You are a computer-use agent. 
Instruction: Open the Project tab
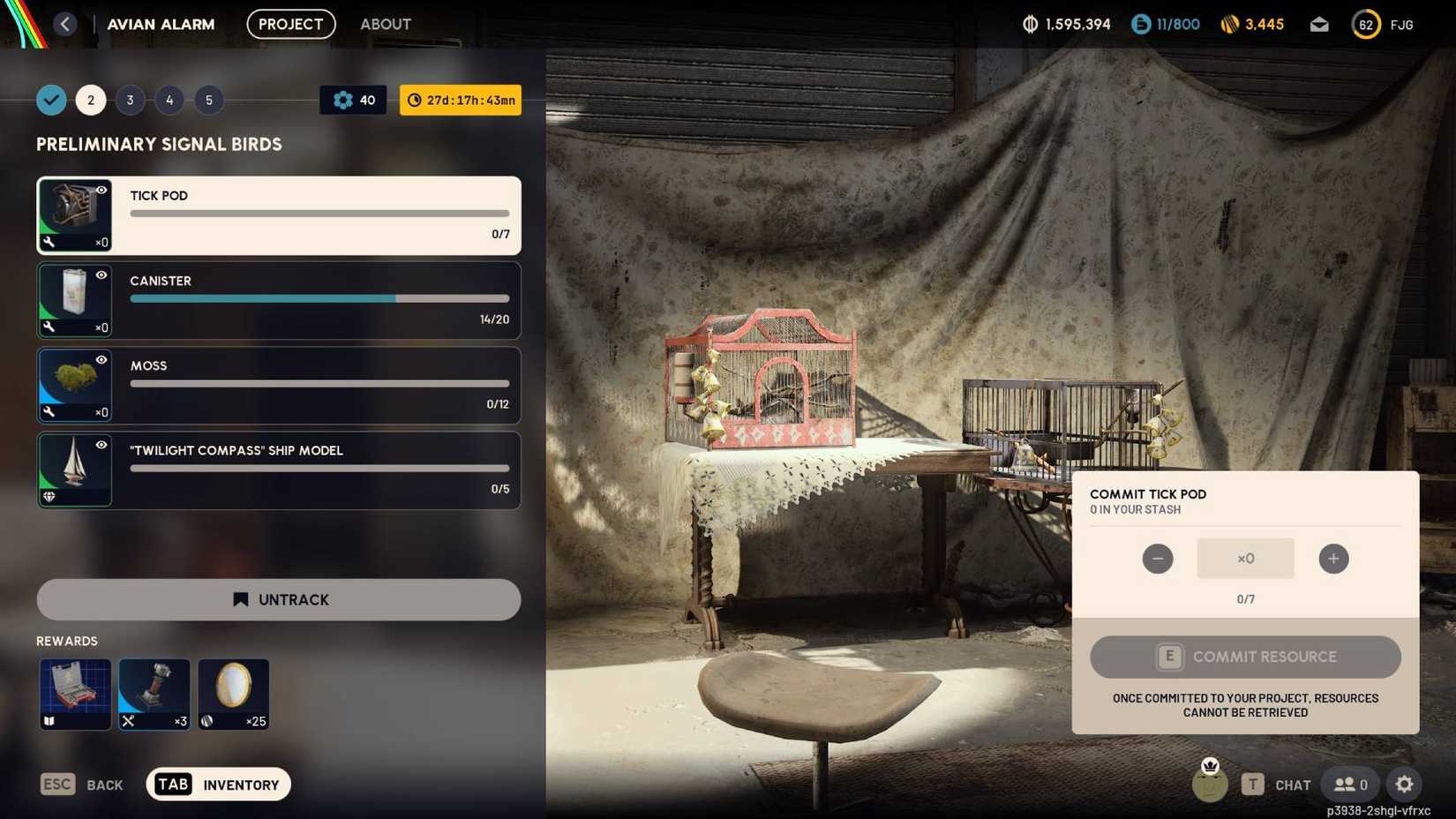tap(290, 24)
